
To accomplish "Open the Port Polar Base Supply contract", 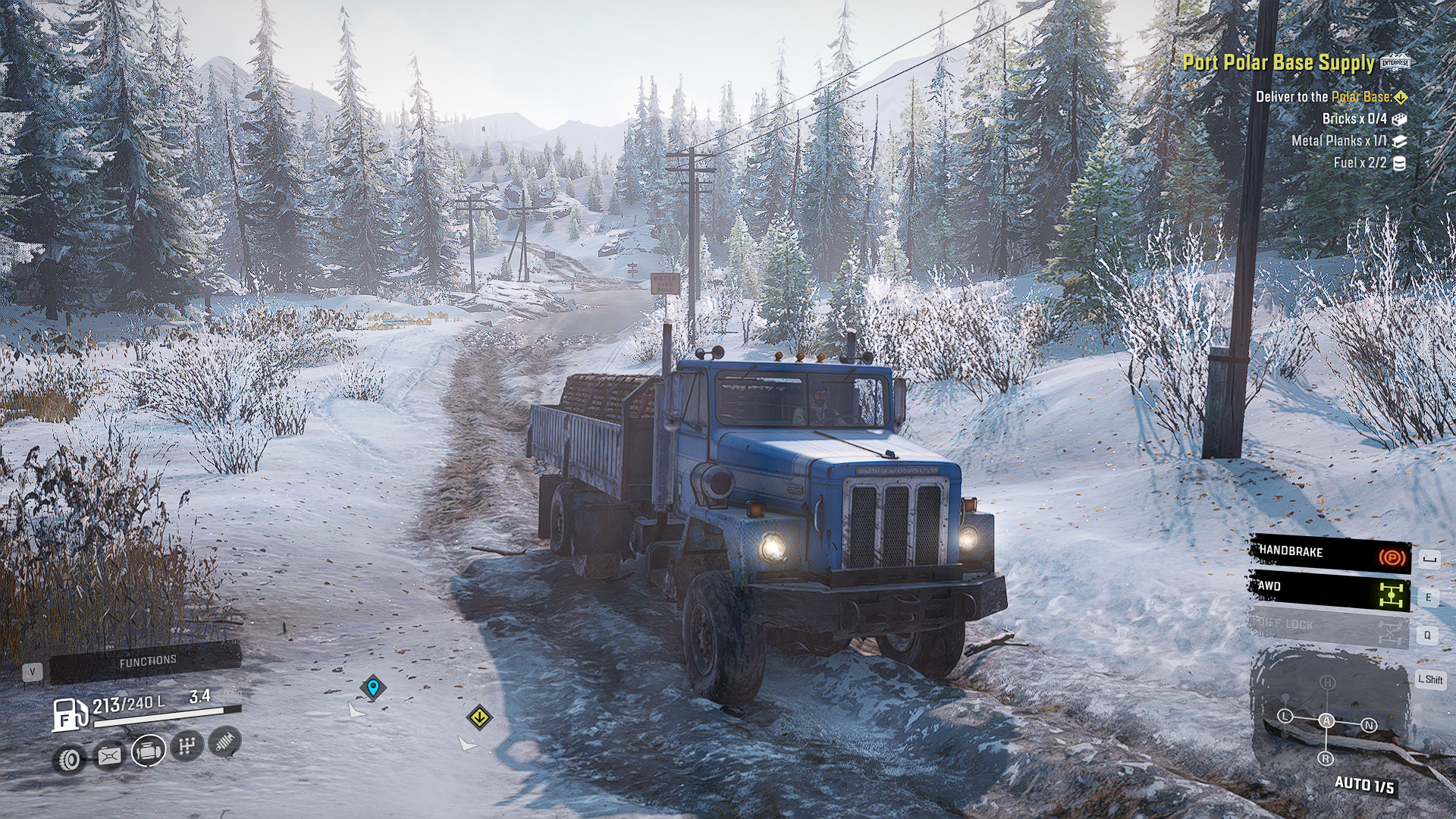I will coord(1279,62).
